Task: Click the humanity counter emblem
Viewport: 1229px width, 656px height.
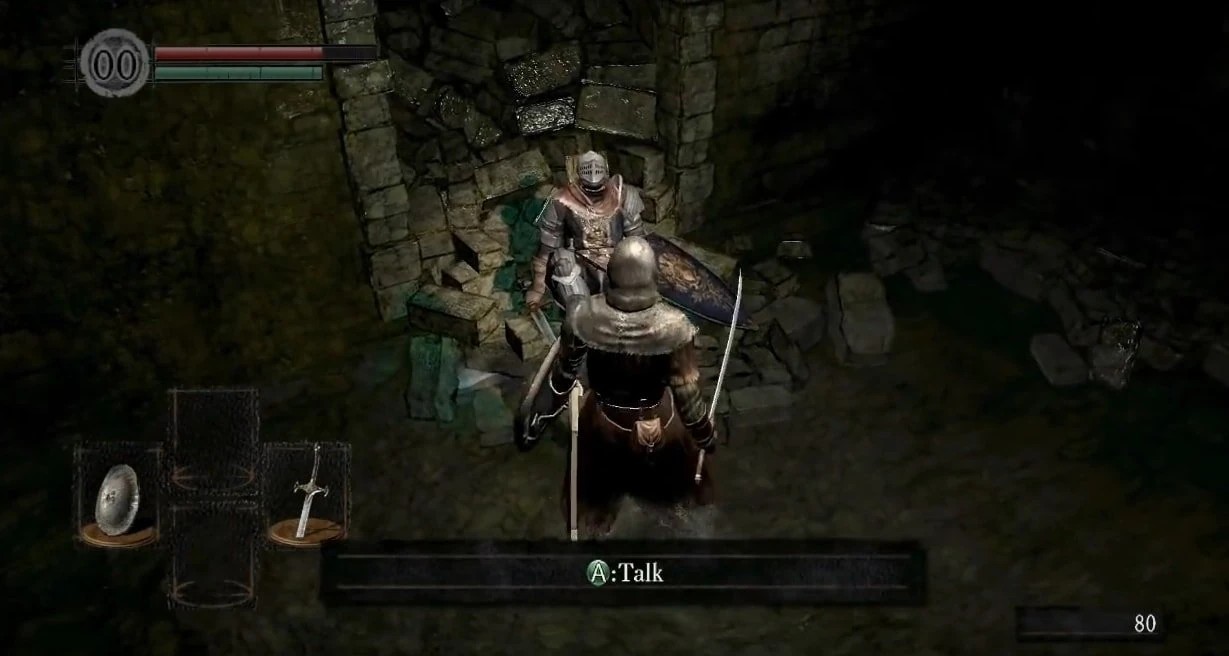Action: point(114,64)
